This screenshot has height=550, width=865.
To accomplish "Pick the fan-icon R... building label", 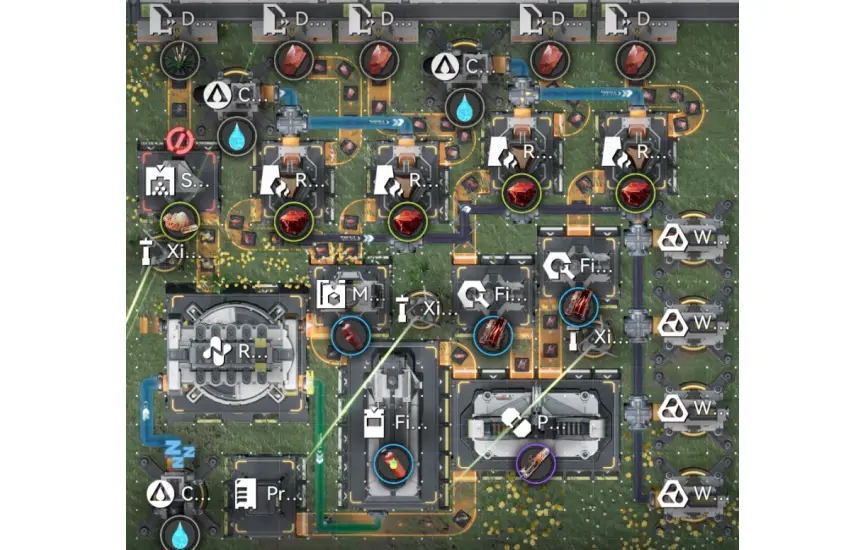I will point(235,351).
